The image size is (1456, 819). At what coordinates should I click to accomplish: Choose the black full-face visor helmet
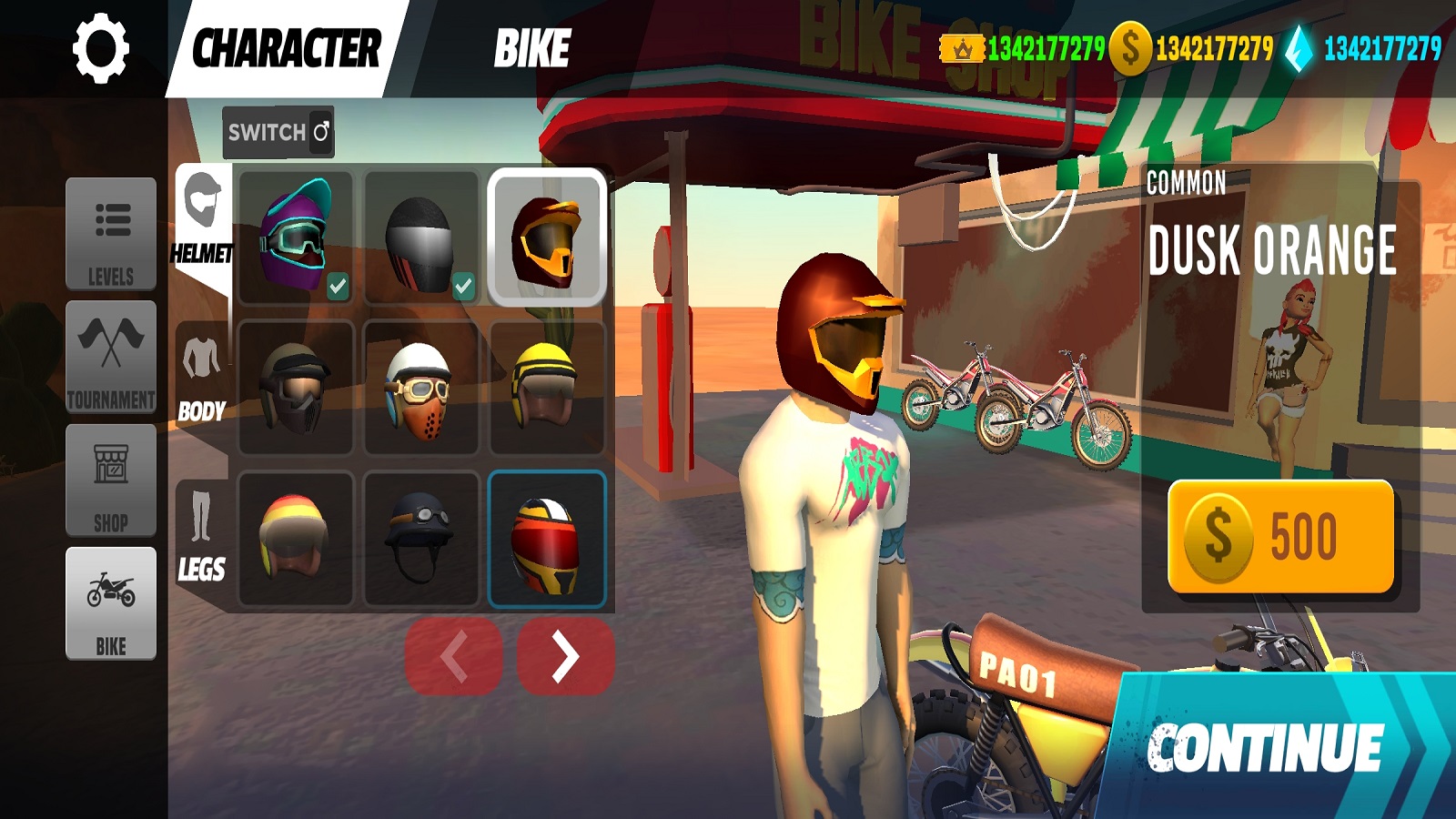pos(420,235)
